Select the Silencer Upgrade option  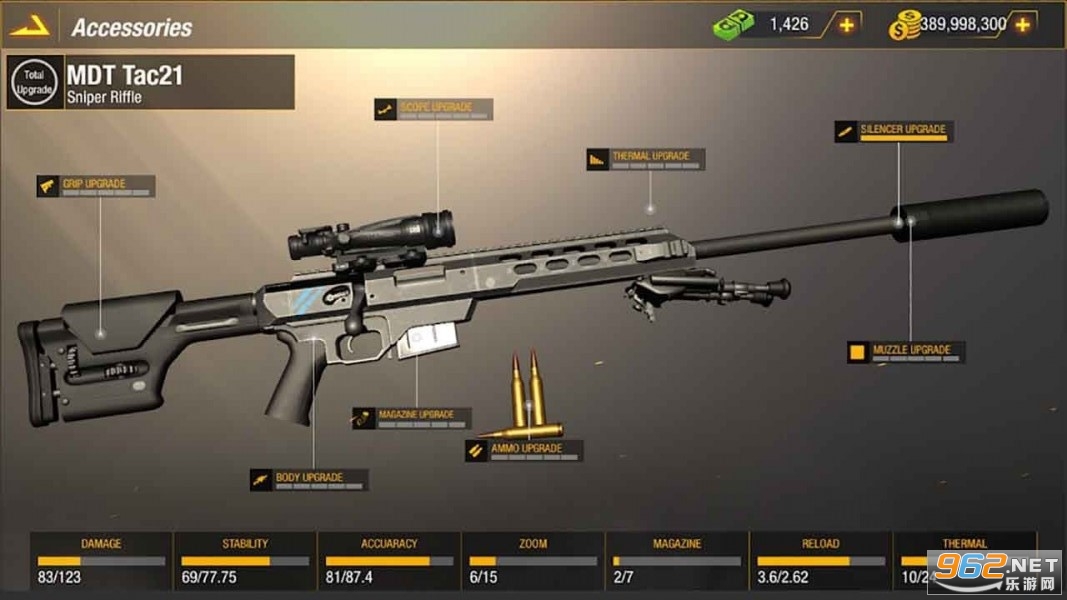893,131
